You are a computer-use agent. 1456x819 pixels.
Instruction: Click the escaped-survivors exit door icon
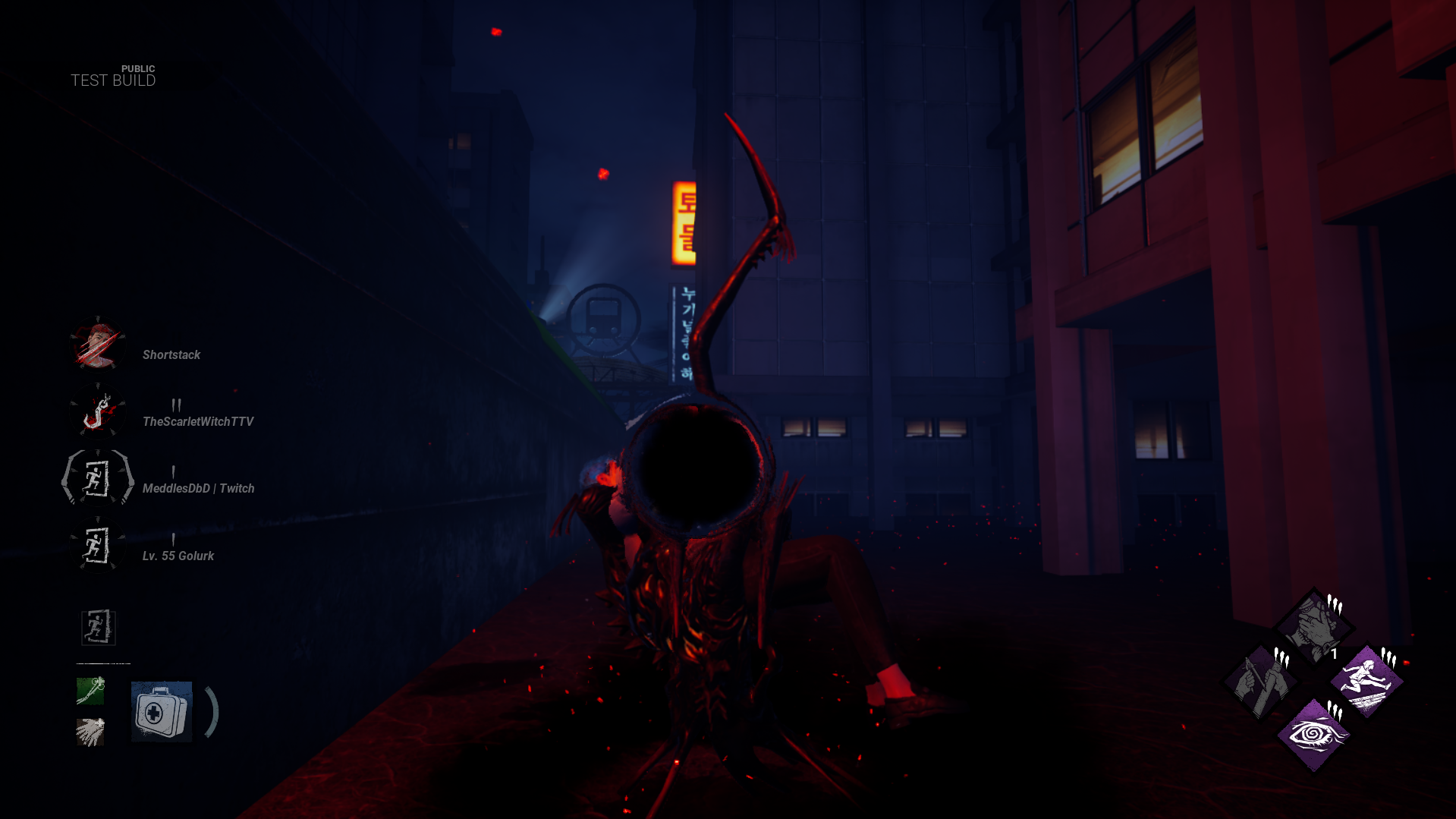(x=98, y=628)
